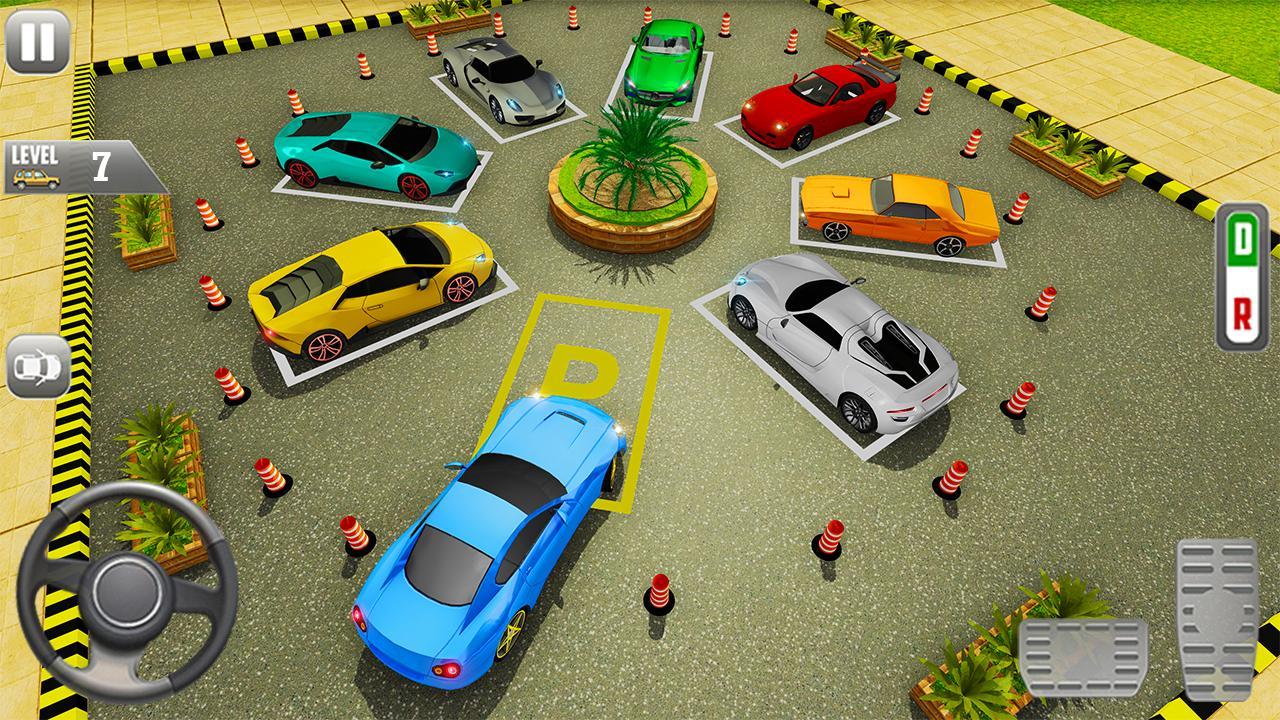
Task: Click the turquoise car at top left
Action: pos(375,150)
